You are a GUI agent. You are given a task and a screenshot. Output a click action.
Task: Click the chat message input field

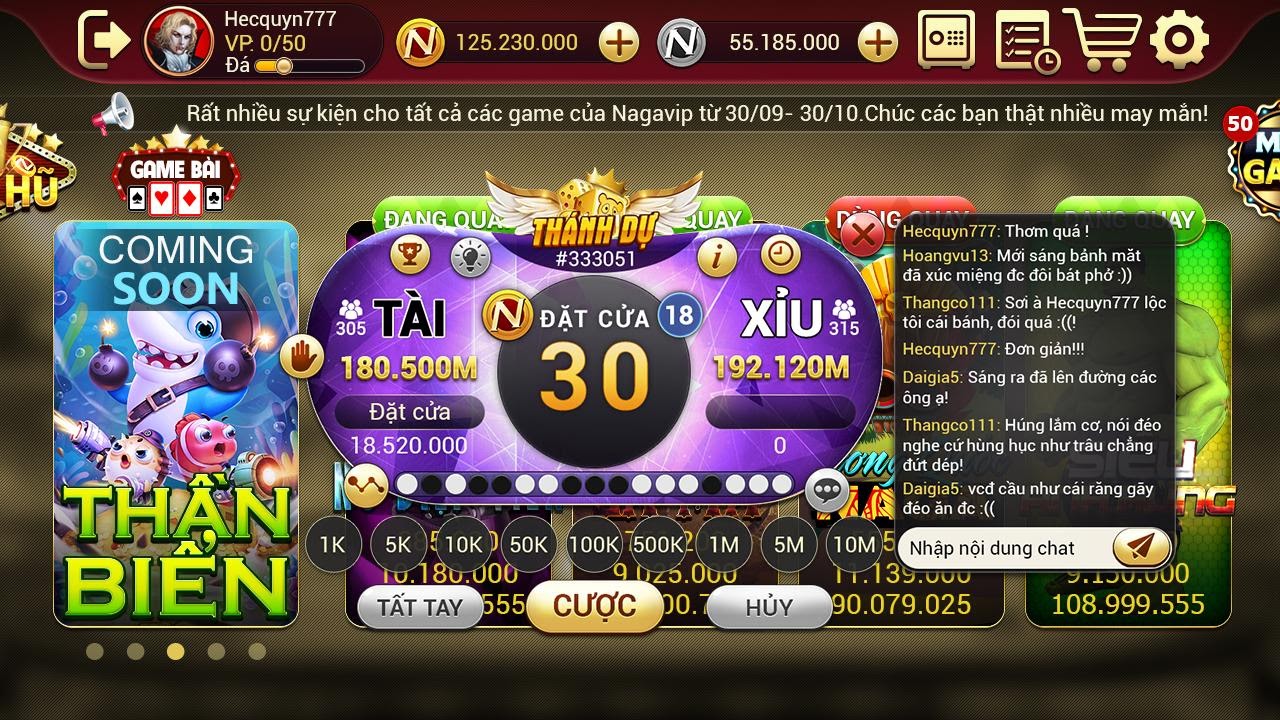1000,548
